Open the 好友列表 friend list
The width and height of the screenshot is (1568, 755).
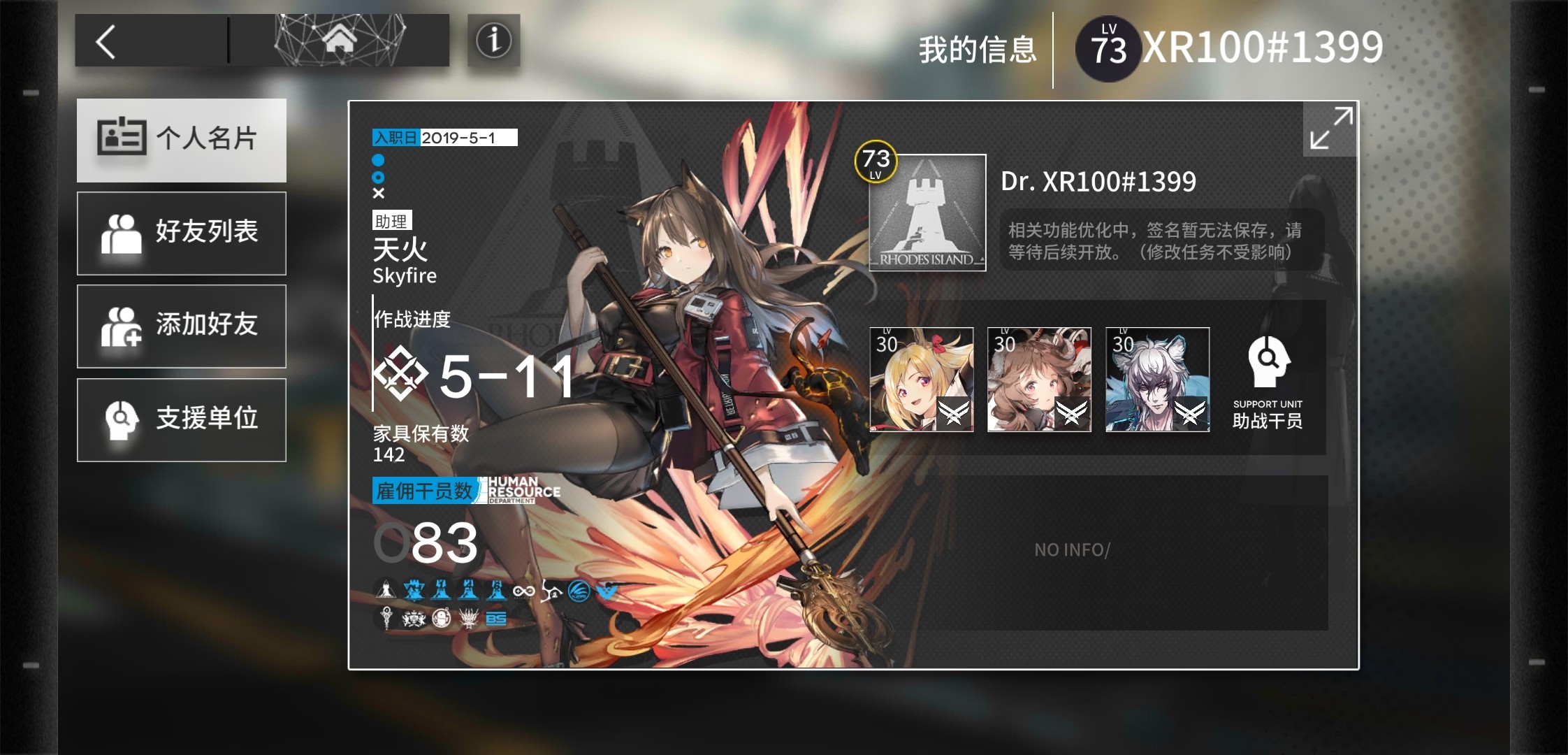click(182, 233)
